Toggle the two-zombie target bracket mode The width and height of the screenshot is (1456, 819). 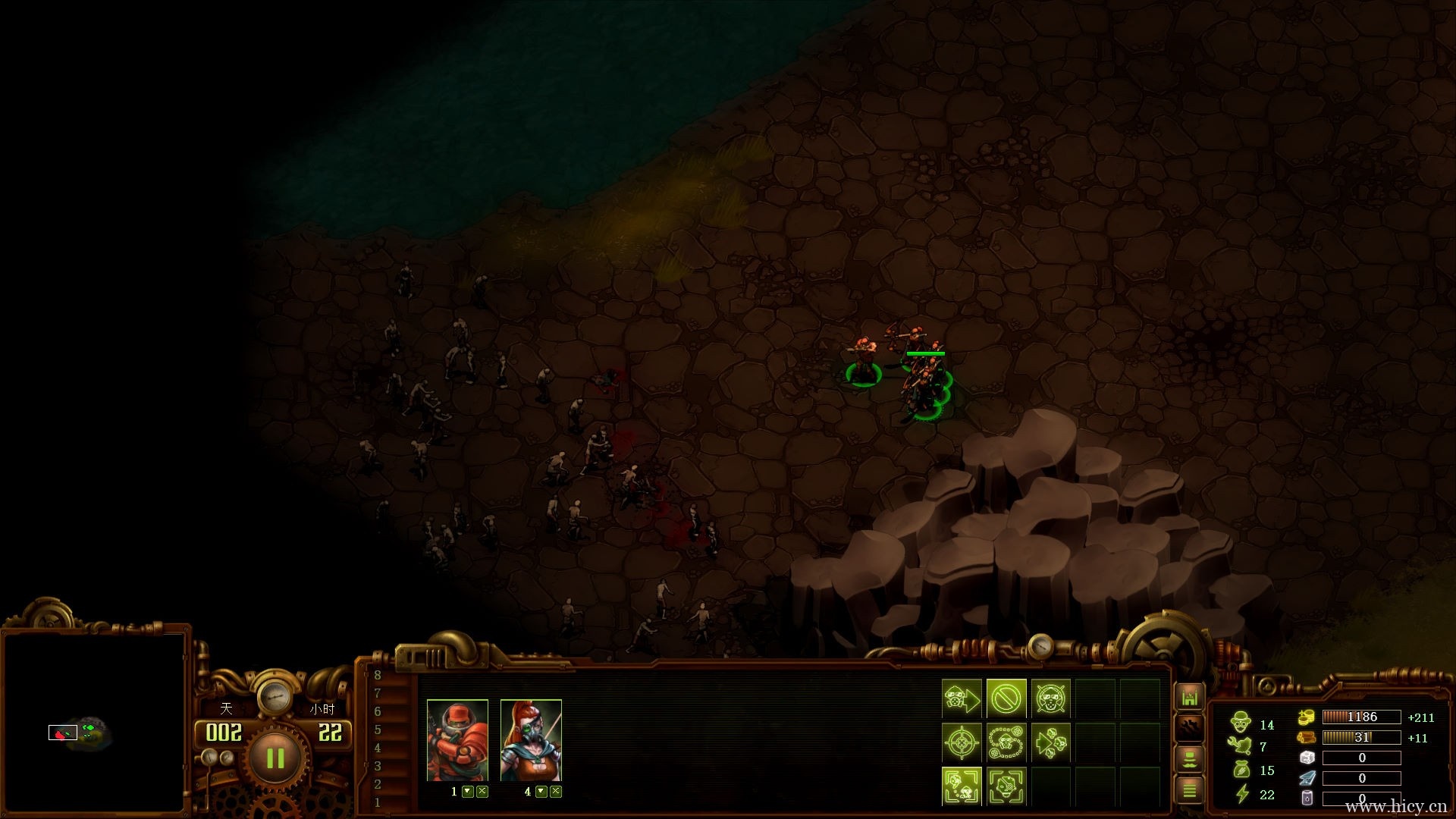[x=962, y=786]
